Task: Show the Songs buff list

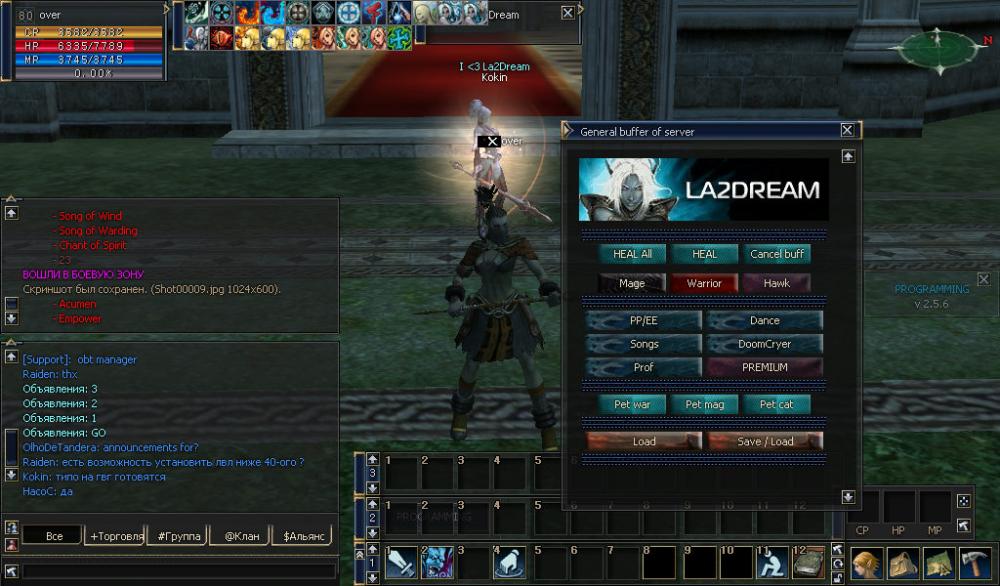Action: pyautogui.click(x=644, y=344)
